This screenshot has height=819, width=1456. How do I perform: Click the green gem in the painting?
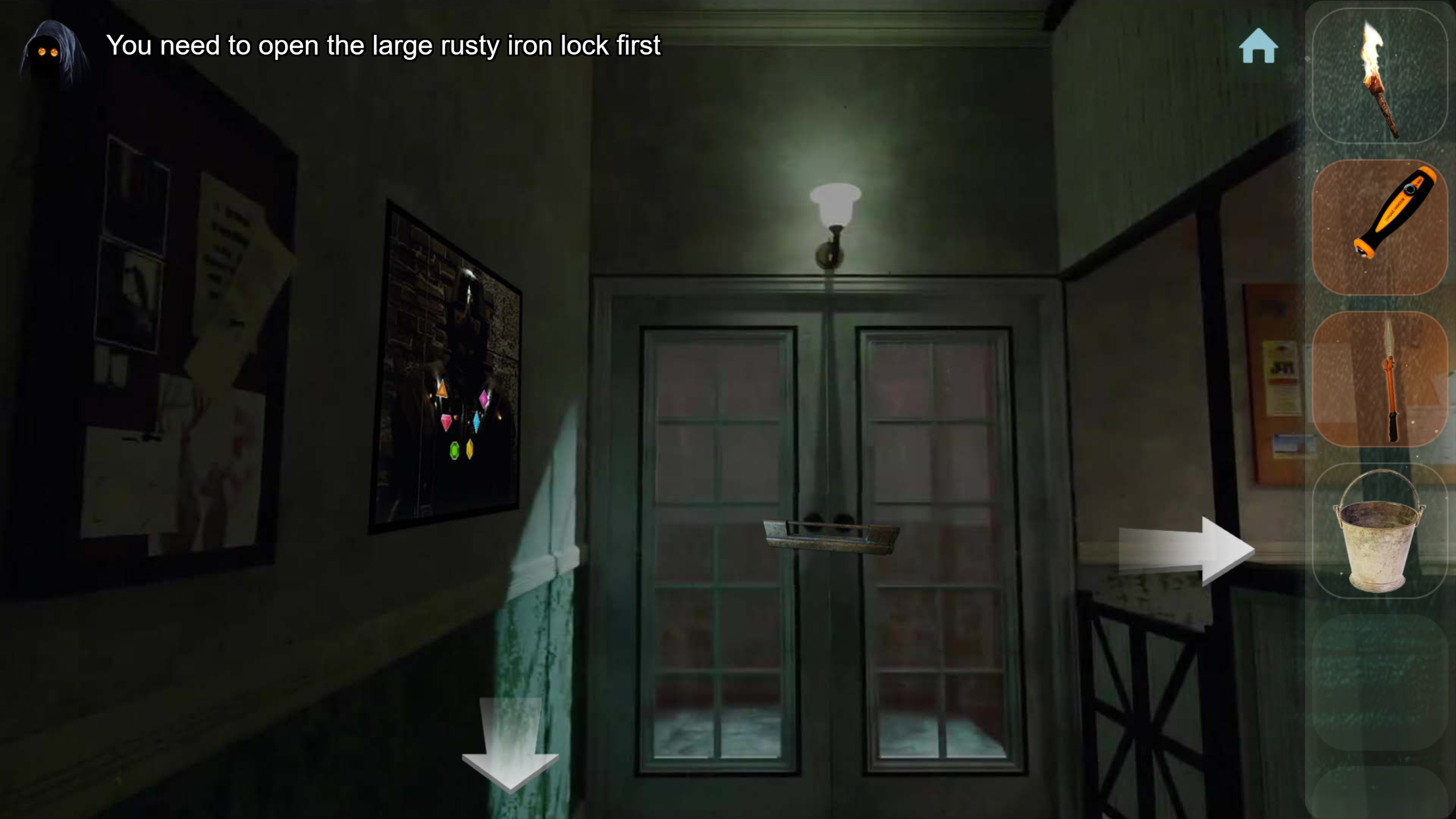pyautogui.click(x=454, y=451)
